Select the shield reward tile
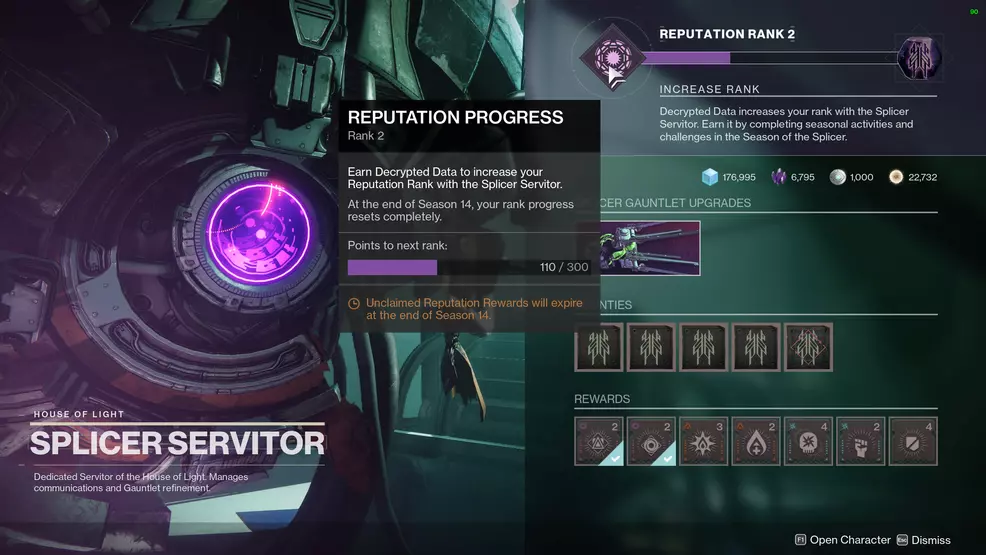This screenshot has width=986, height=555. 912,441
